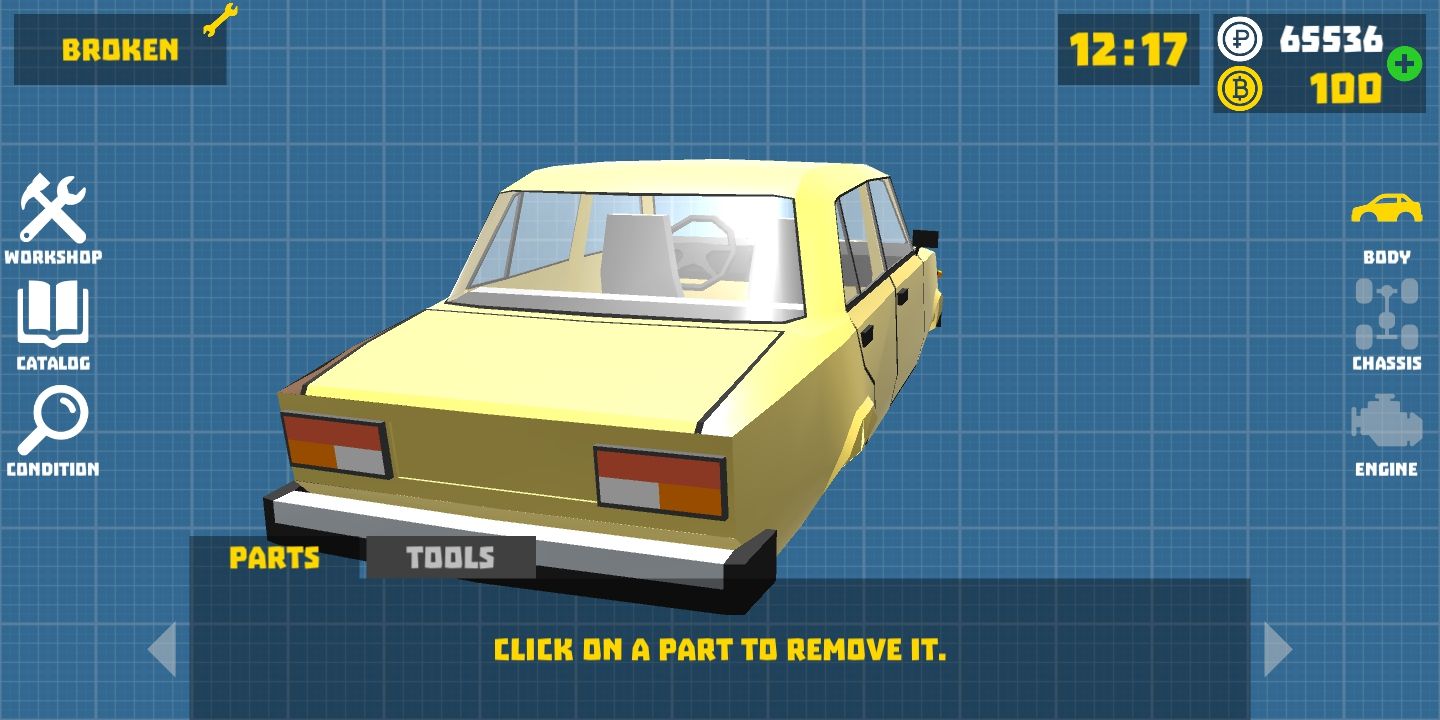Select the Body category
This screenshot has width=1440, height=720.
pos(1388,215)
